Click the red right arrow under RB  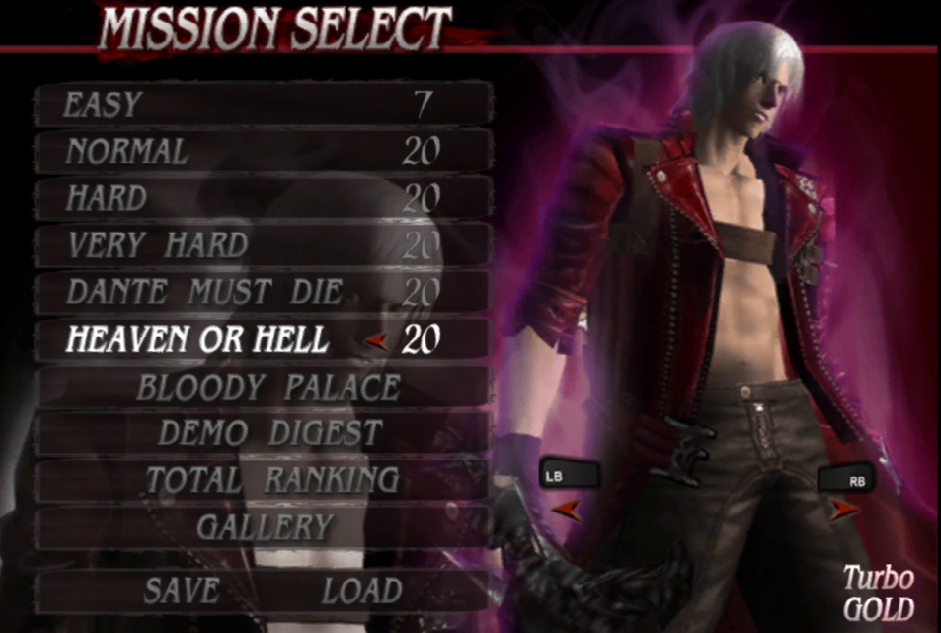pos(844,509)
